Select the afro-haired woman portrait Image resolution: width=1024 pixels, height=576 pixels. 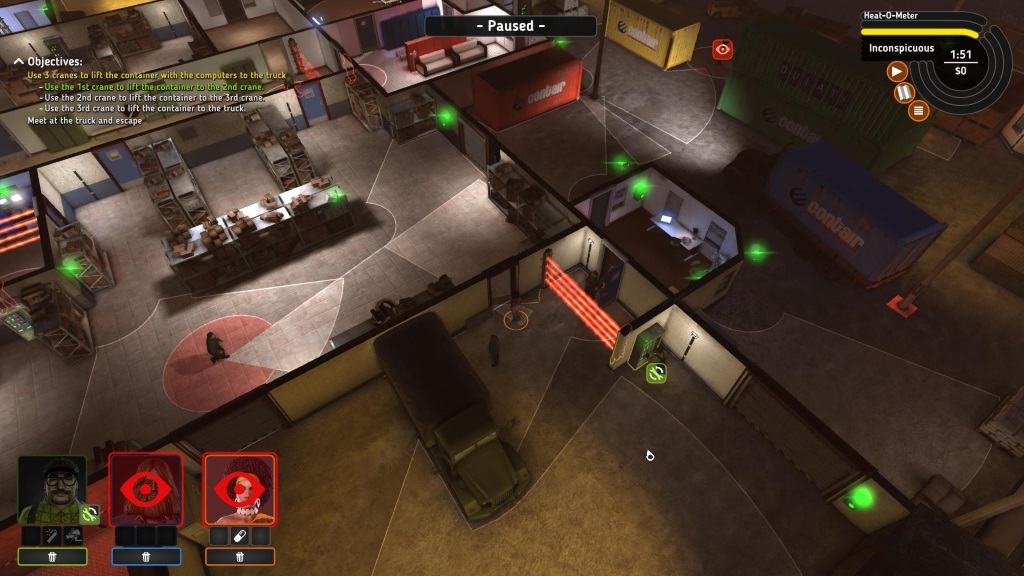(240, 489)
